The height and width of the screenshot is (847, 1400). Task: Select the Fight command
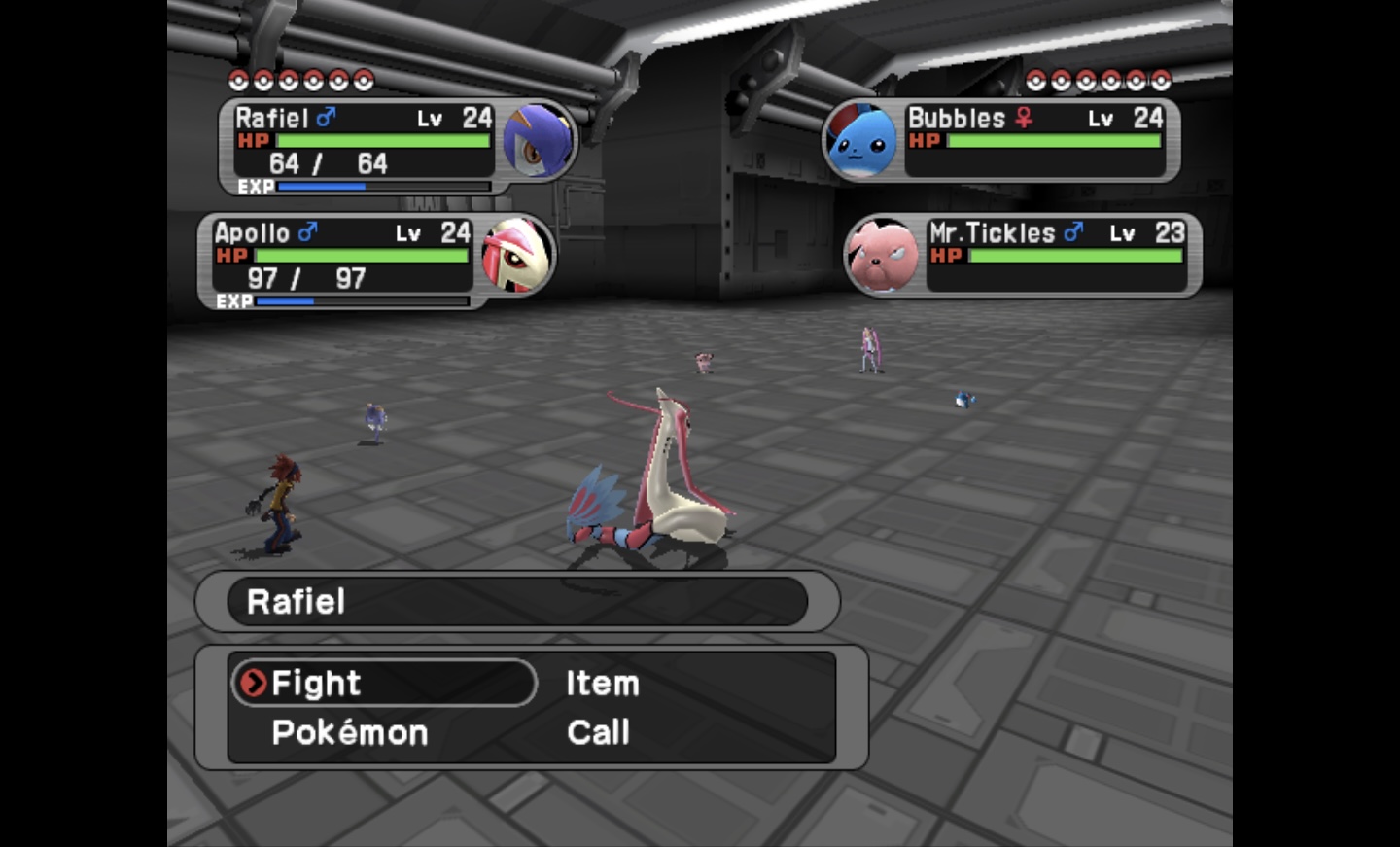pos(316,683)
